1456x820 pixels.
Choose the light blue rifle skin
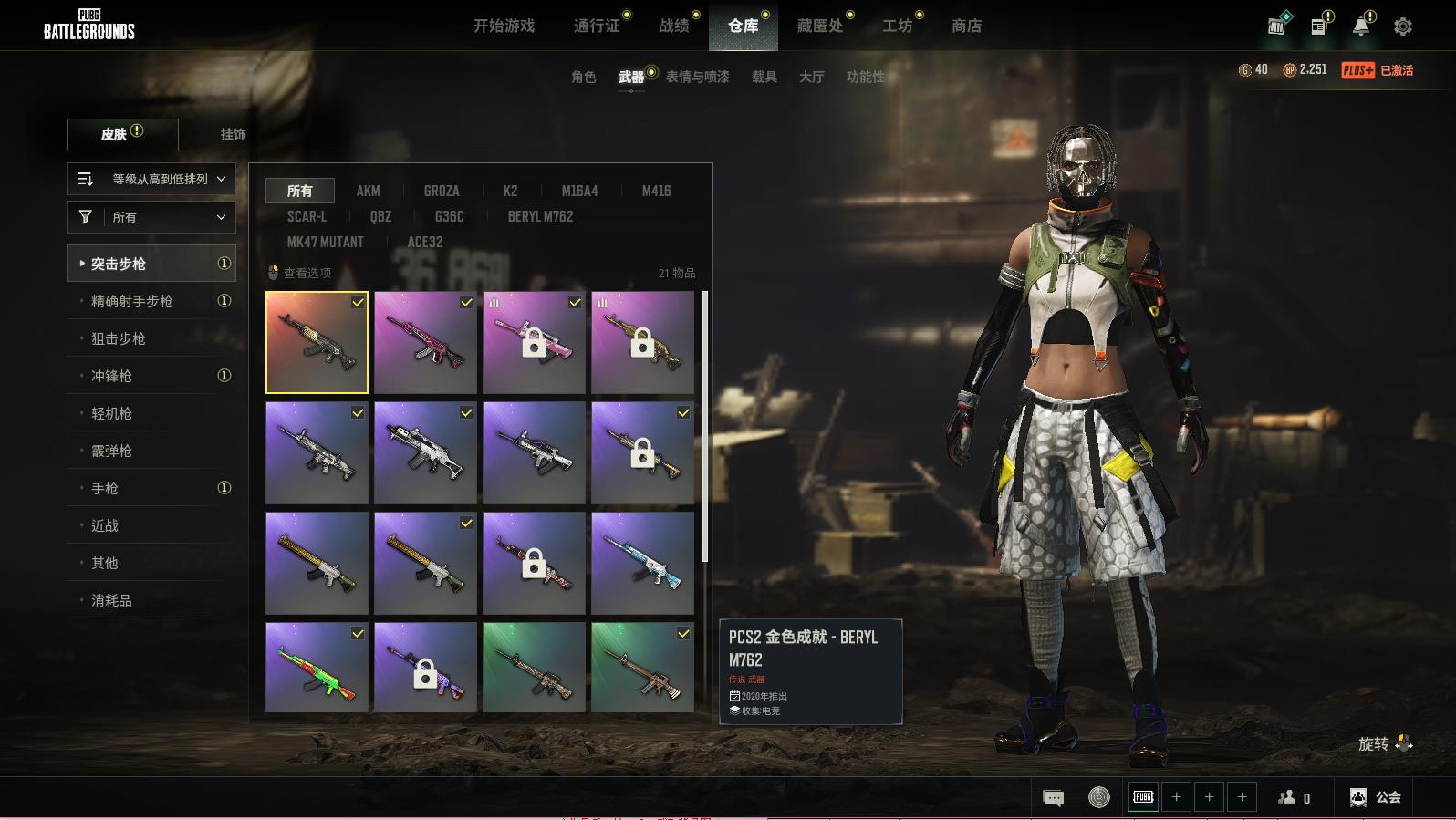pyautogui.click(x=642, y=563)
